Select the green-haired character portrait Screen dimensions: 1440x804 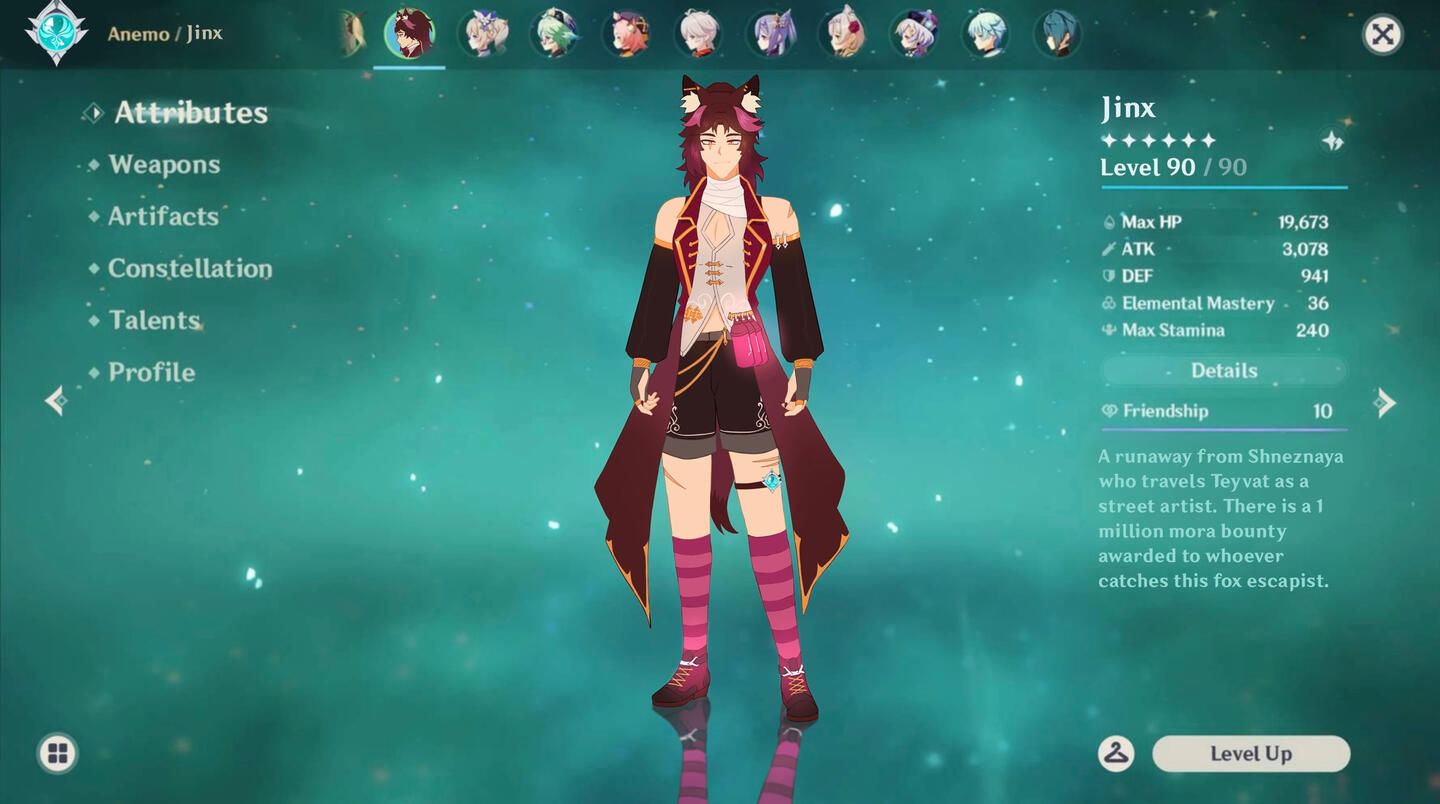pyautogui.click(x=554, y=34)
